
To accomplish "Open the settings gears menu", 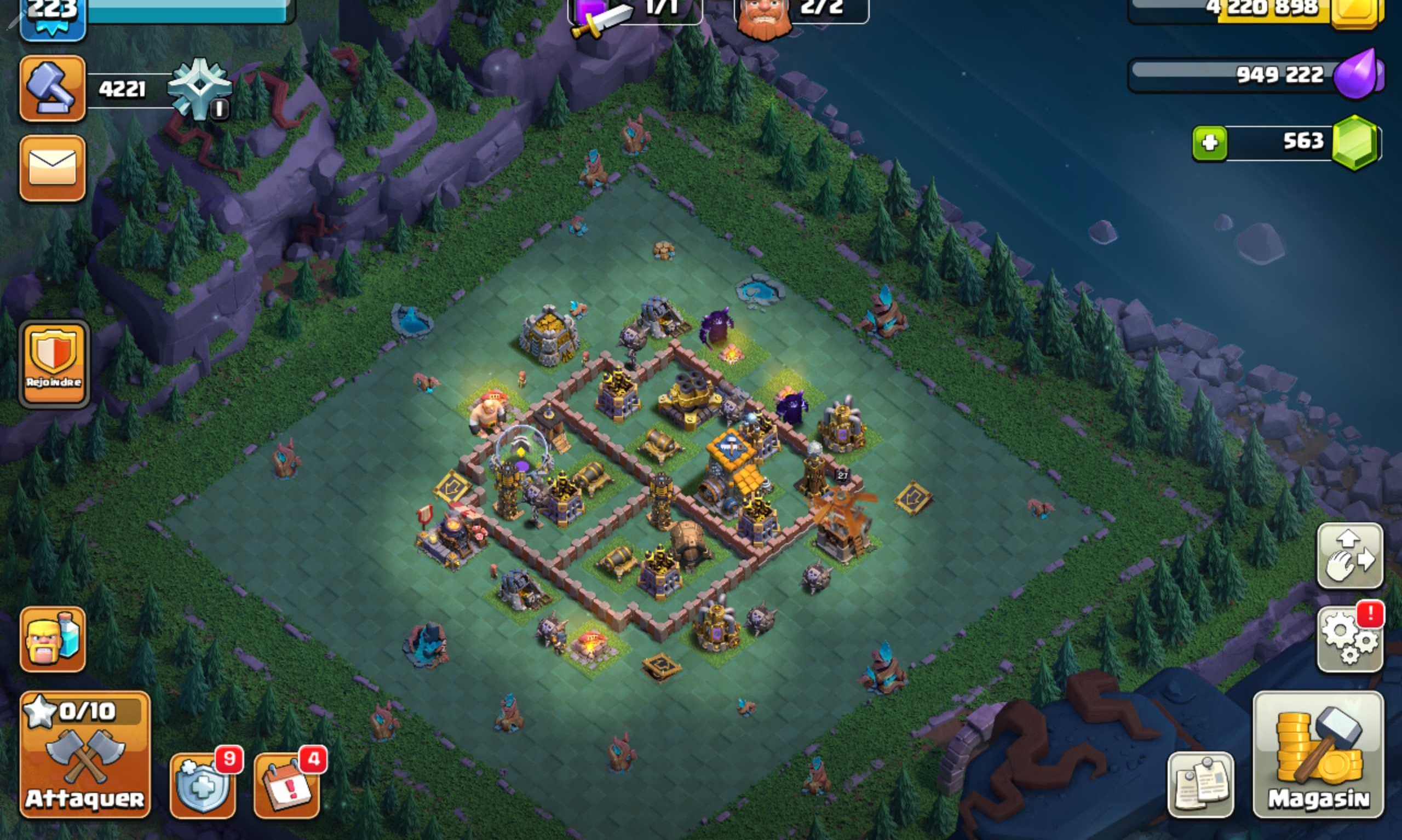I will tap(1350, 640).
